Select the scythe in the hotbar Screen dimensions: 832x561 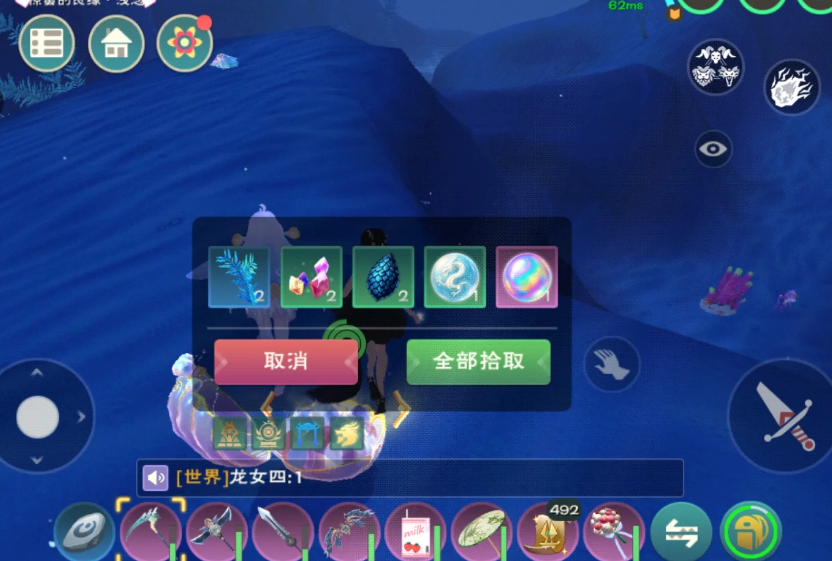coord(150,532)
